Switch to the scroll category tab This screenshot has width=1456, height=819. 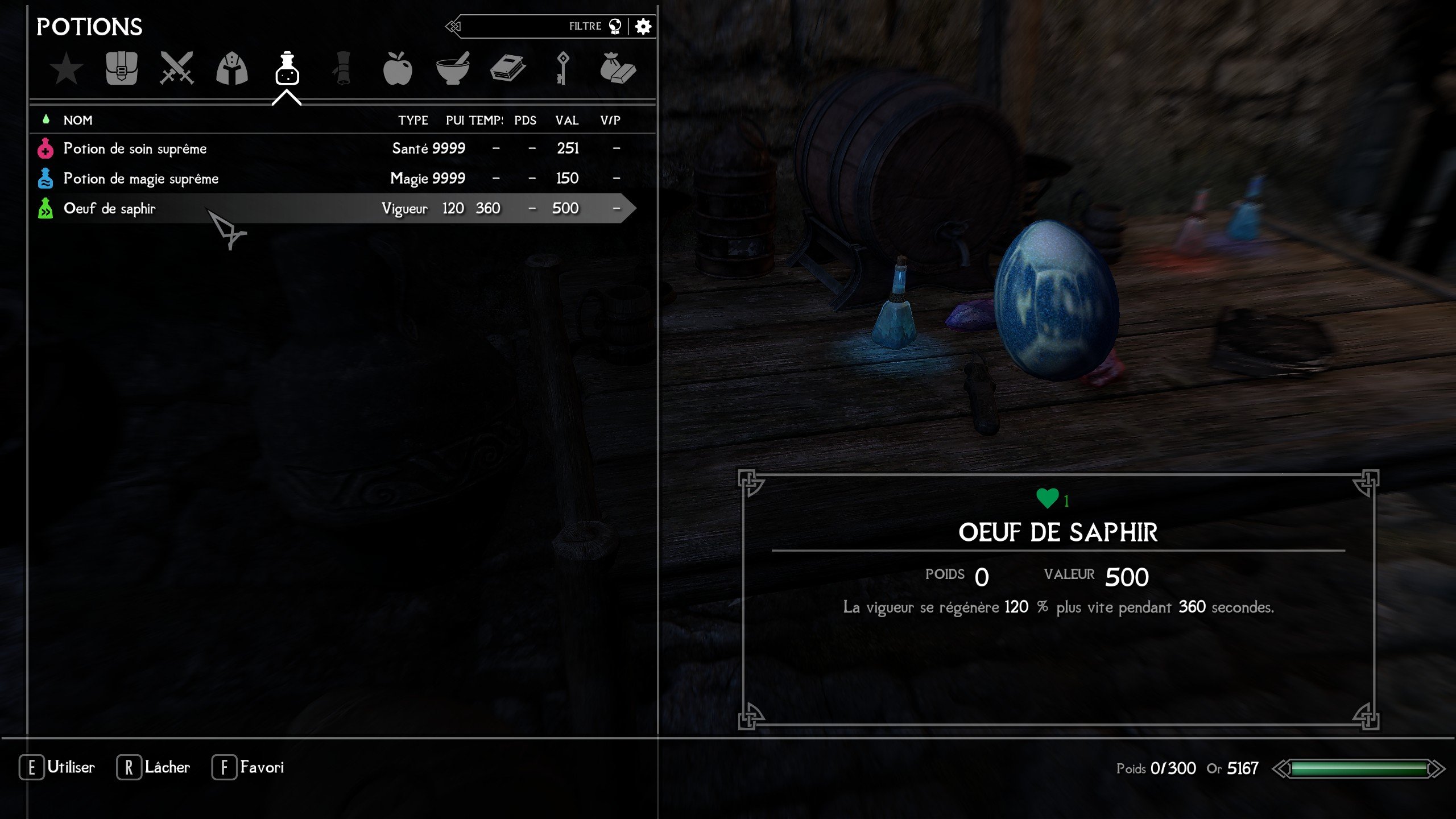point(342,69)
